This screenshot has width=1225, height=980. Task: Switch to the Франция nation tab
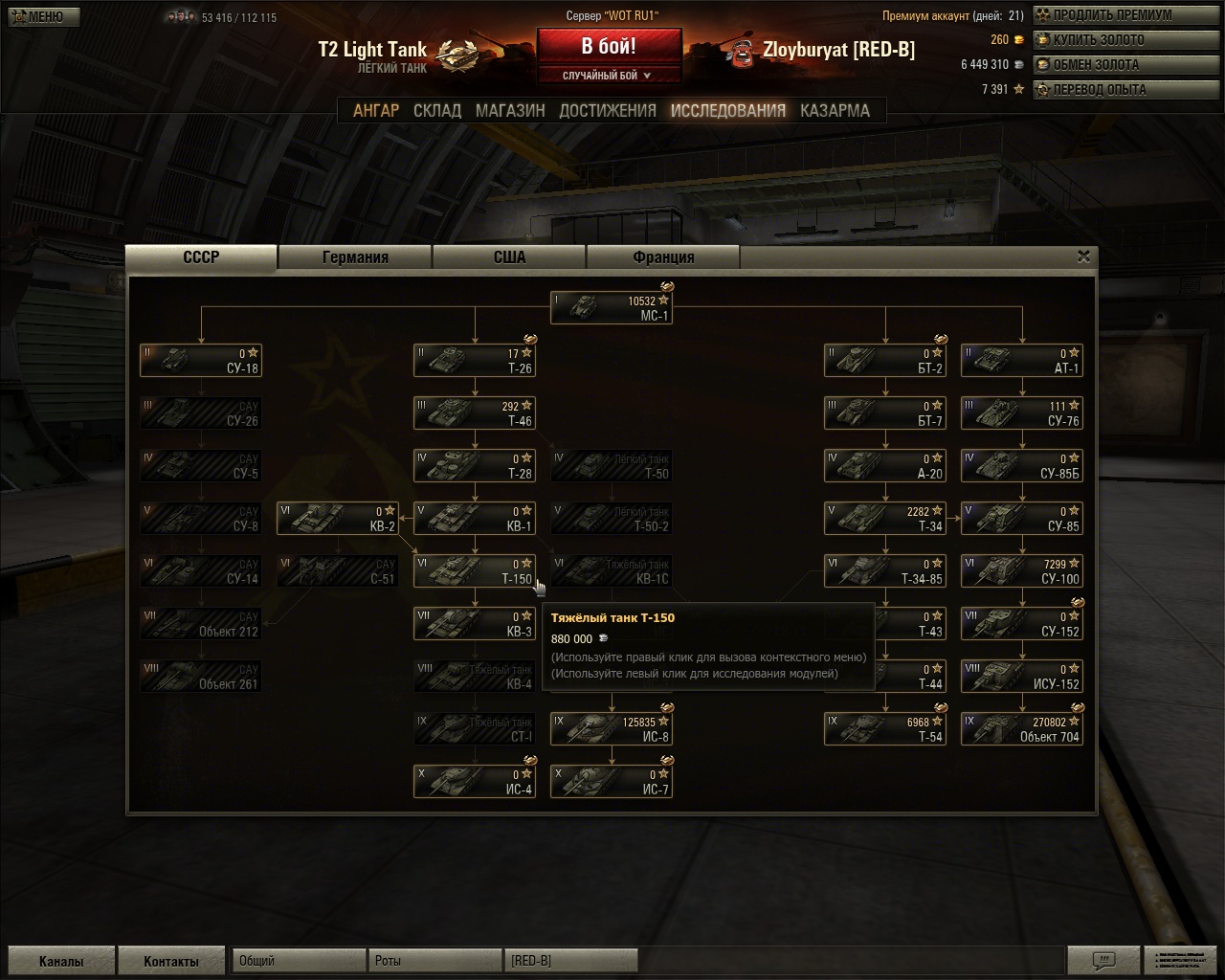coord(663,256)
